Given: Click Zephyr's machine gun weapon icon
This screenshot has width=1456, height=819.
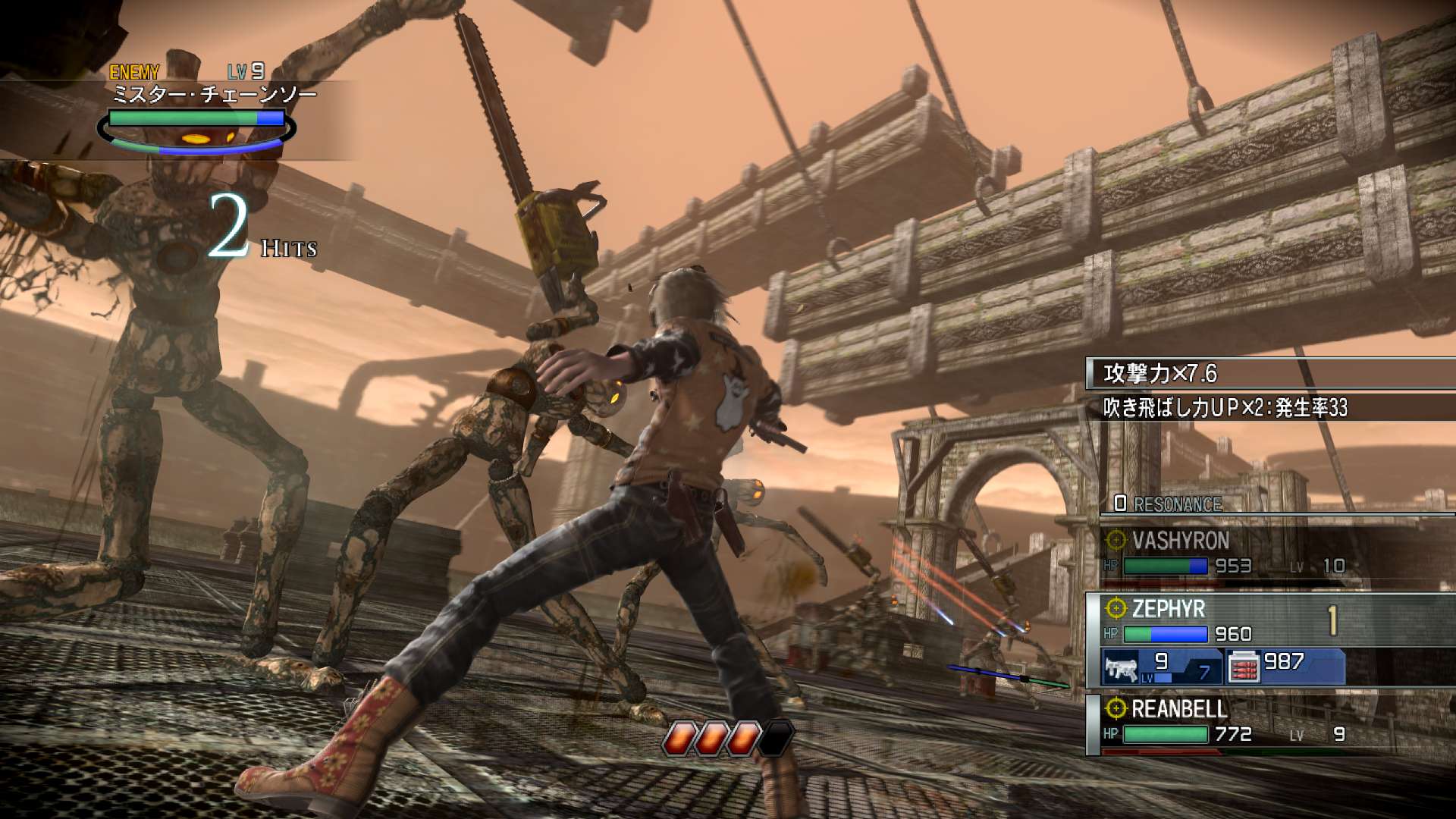Looking at the screenshot, I should coord(1122,668).
